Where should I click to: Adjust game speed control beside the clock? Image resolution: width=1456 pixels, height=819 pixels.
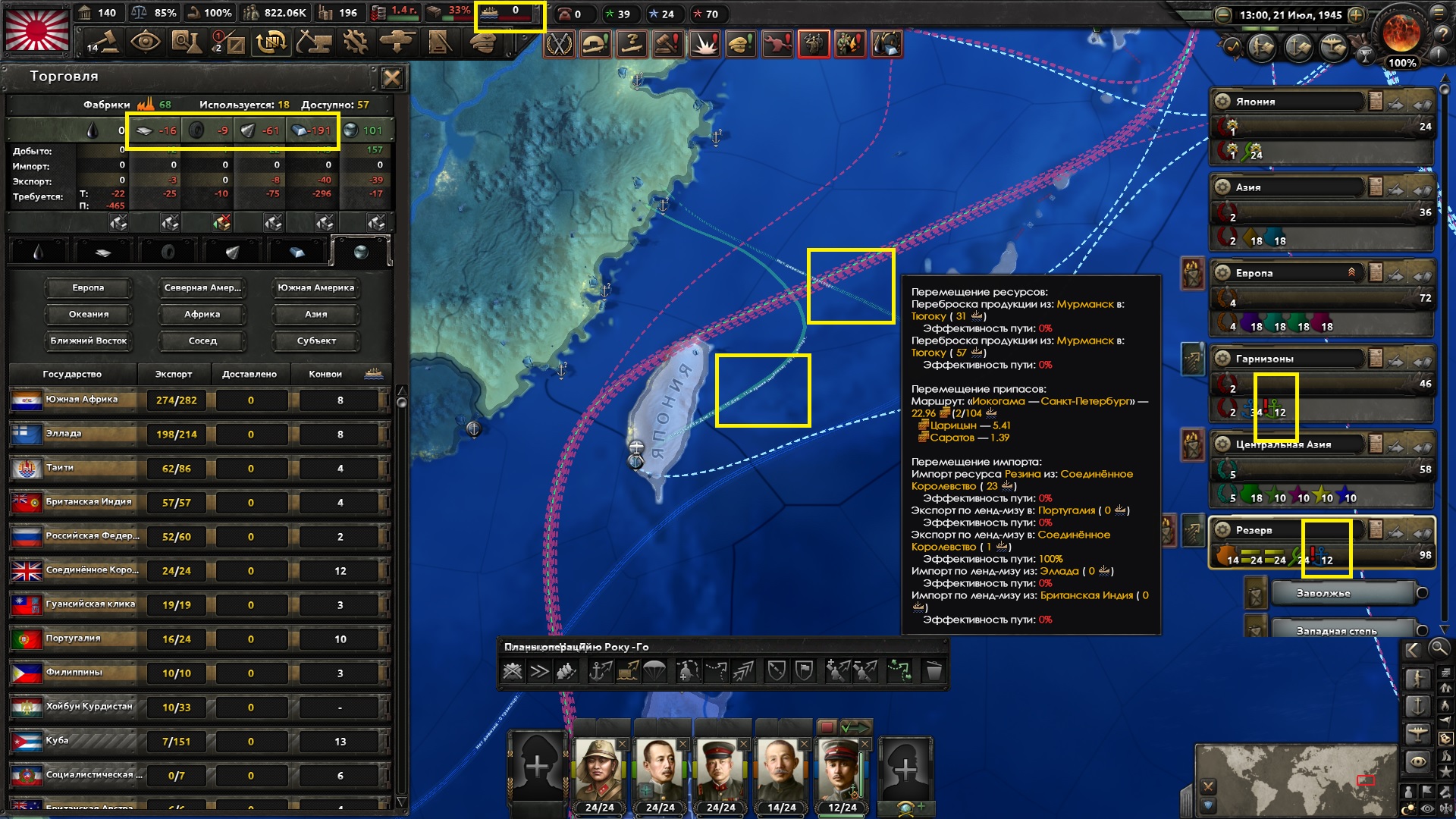coord(1357,14)
